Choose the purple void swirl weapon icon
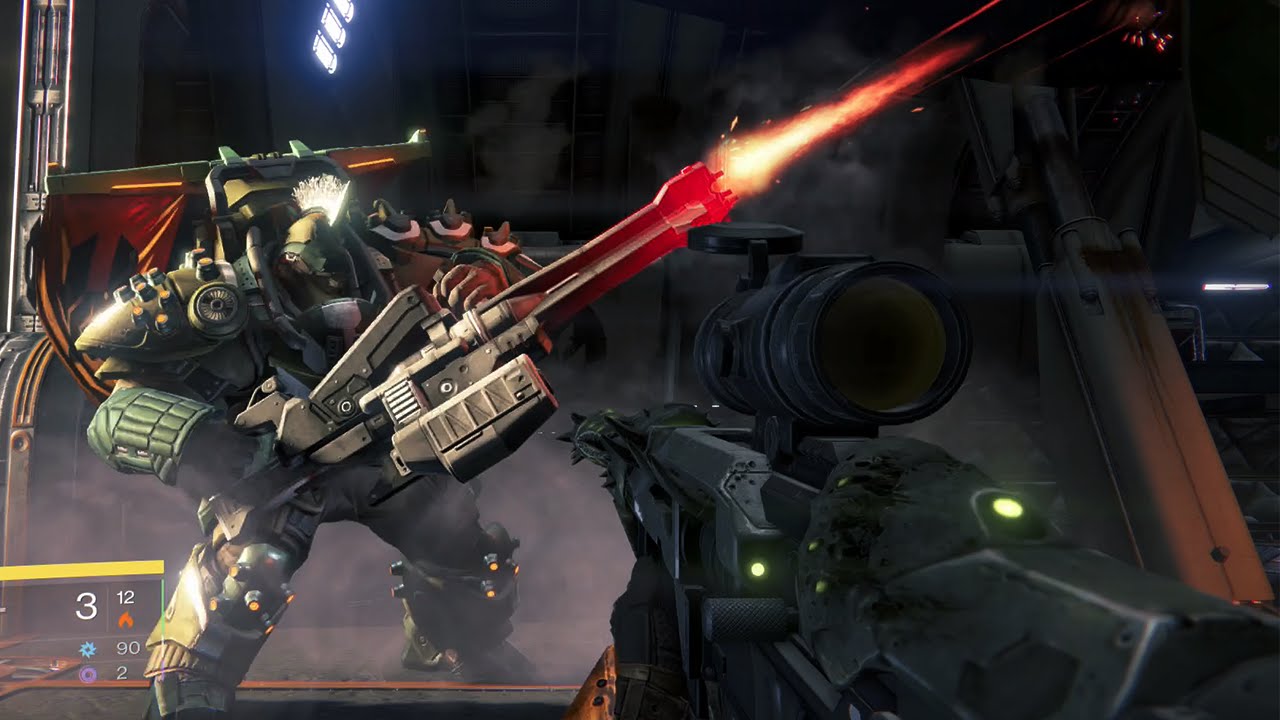1280x720 pixels. tap(88, 673)
